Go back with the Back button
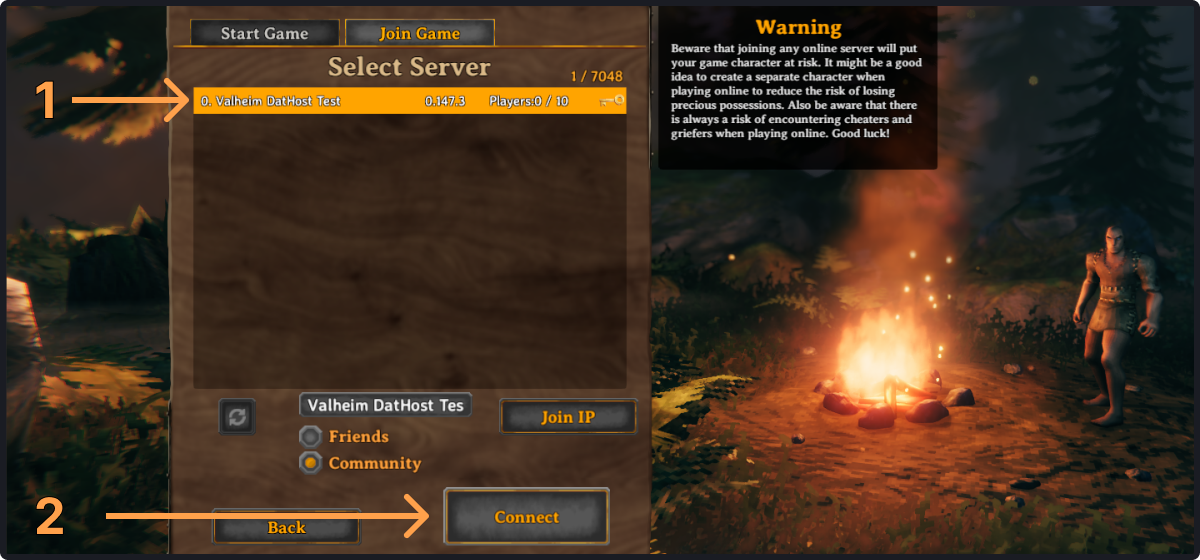 [286, 527]
